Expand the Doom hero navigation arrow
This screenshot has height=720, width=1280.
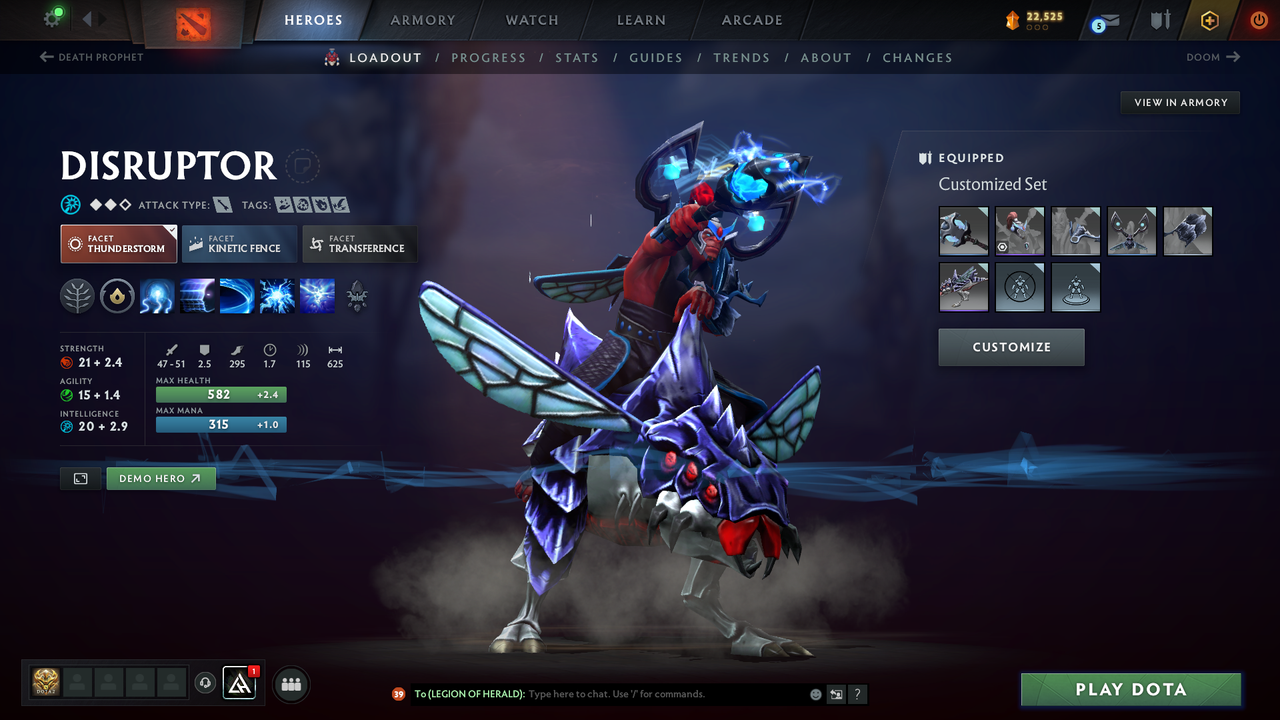[x=1213, y=57]
